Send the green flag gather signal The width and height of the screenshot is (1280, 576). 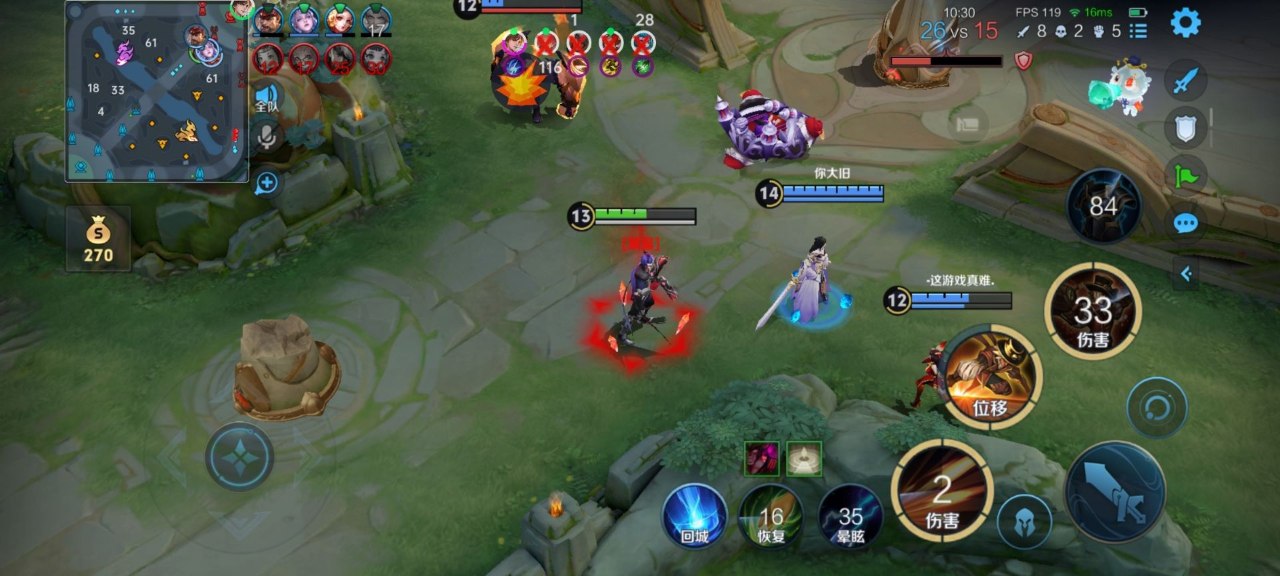1185,174
